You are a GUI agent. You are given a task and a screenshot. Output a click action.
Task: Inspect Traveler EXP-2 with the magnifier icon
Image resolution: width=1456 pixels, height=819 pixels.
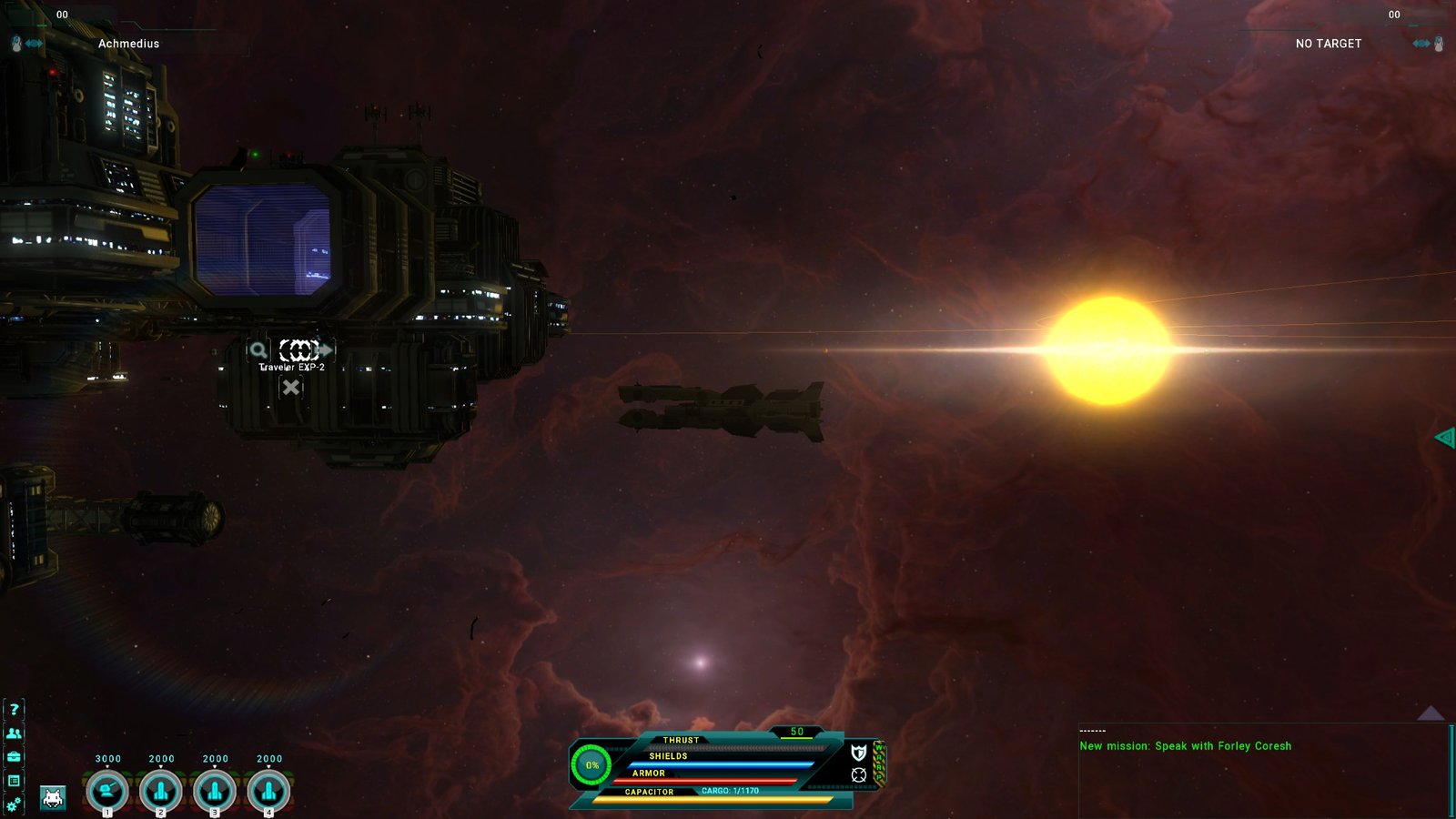tap(258, 349)
